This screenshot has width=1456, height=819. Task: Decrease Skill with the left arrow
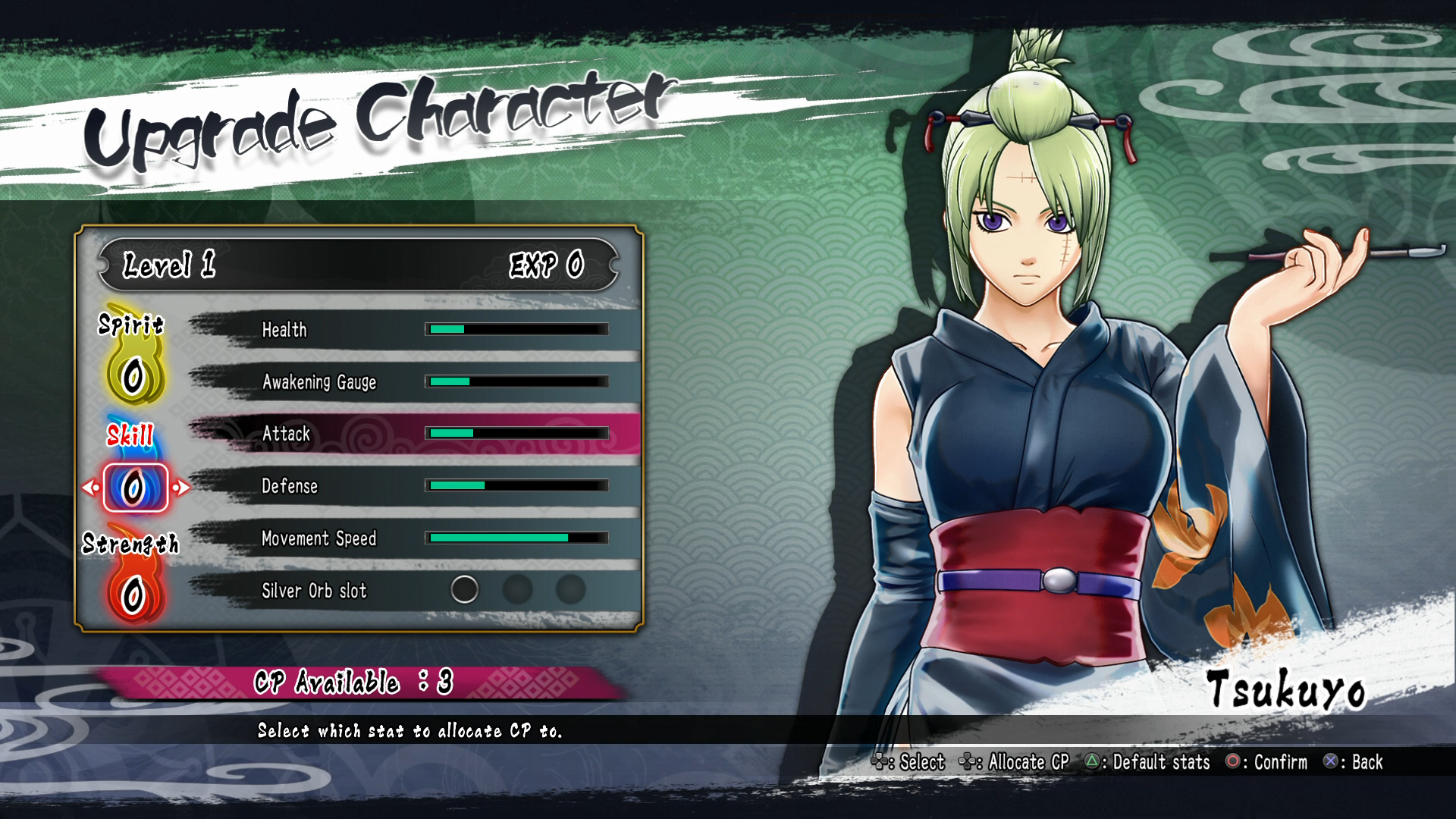[x=89, y=488]
